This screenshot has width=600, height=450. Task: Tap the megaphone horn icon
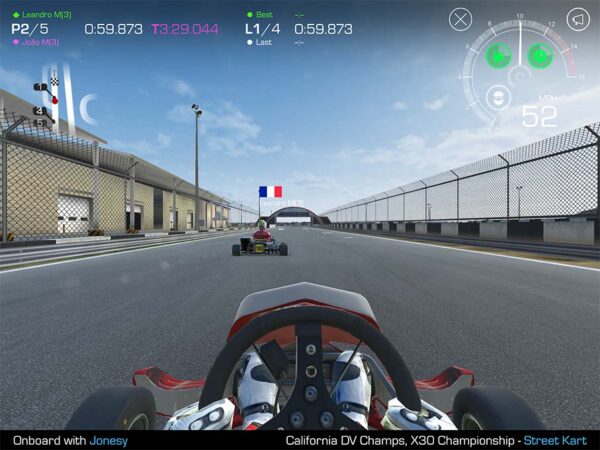click(x=578, y=19)
